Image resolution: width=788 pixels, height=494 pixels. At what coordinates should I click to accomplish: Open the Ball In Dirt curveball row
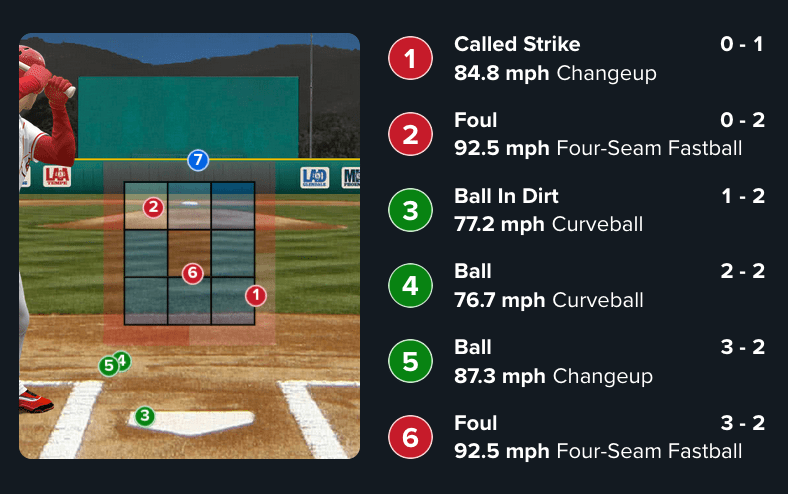(576, 210)
